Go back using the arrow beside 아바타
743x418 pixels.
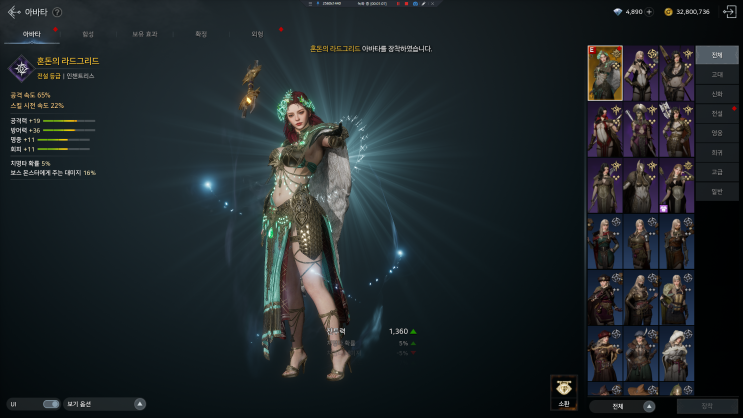[x=13, y=12]
